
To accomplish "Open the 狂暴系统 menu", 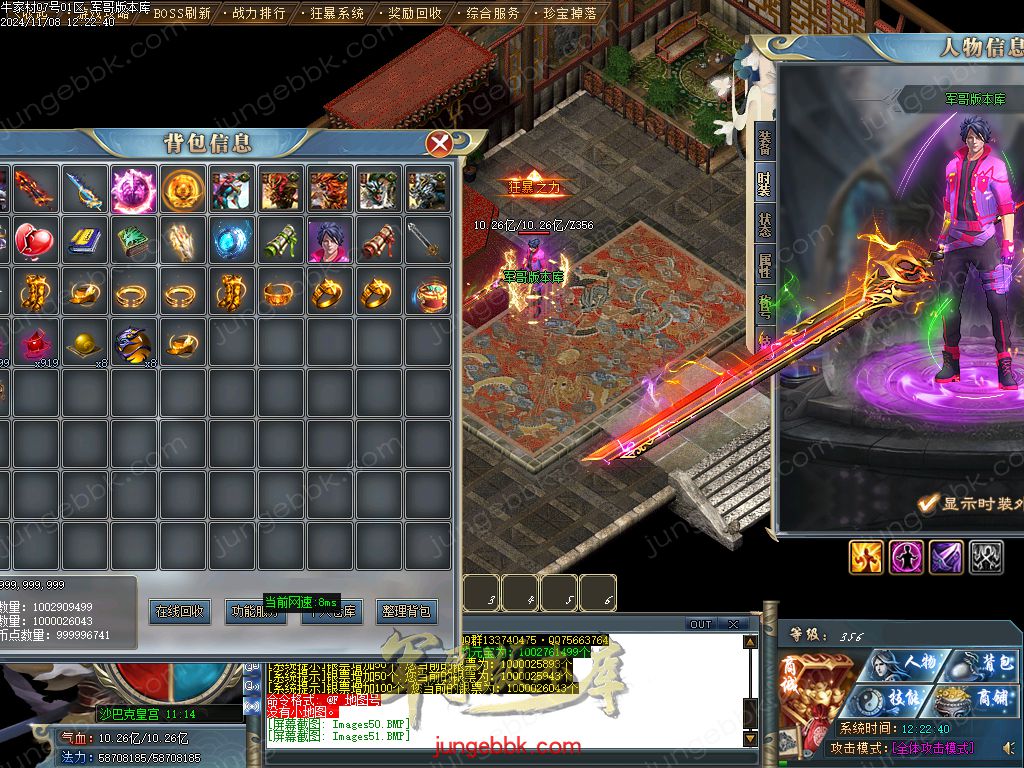I will (336, 14).
